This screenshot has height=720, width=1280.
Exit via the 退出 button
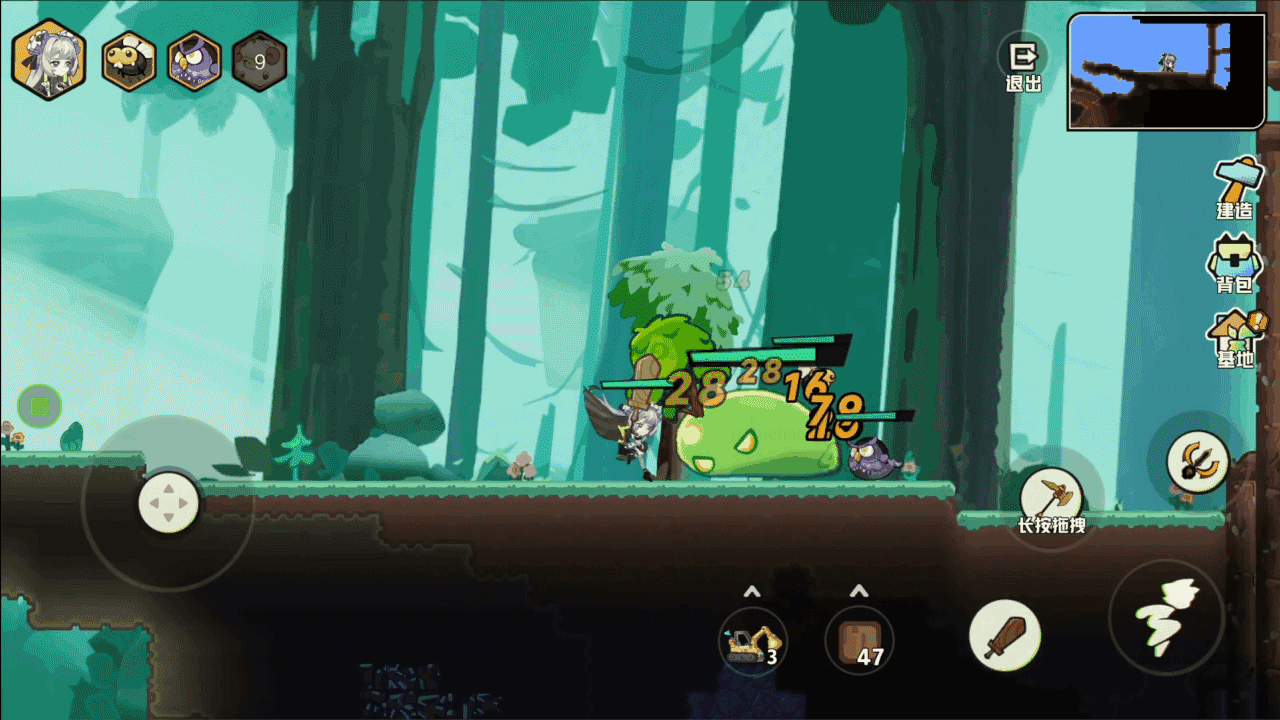tap(1023, 64)
